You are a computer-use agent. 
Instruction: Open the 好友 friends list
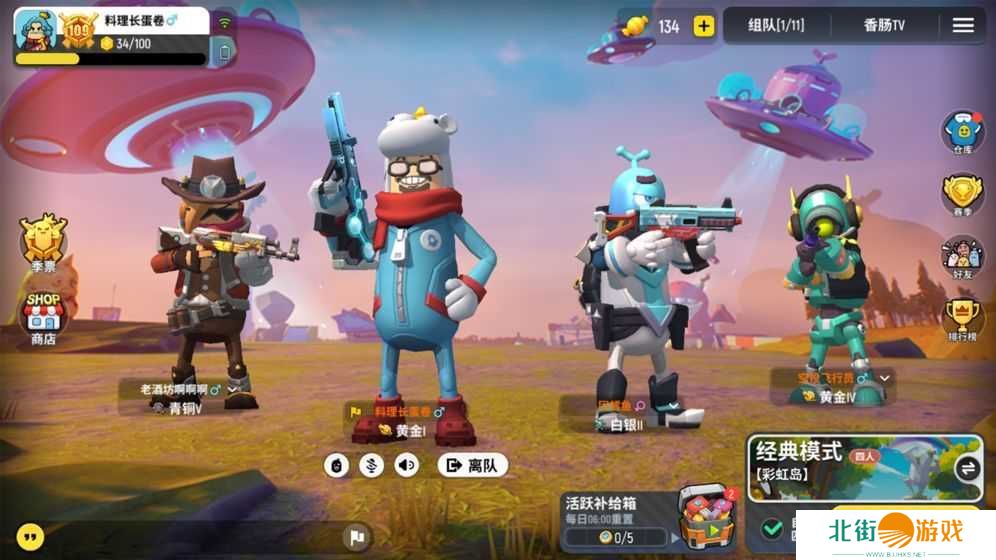coord(962,255)
